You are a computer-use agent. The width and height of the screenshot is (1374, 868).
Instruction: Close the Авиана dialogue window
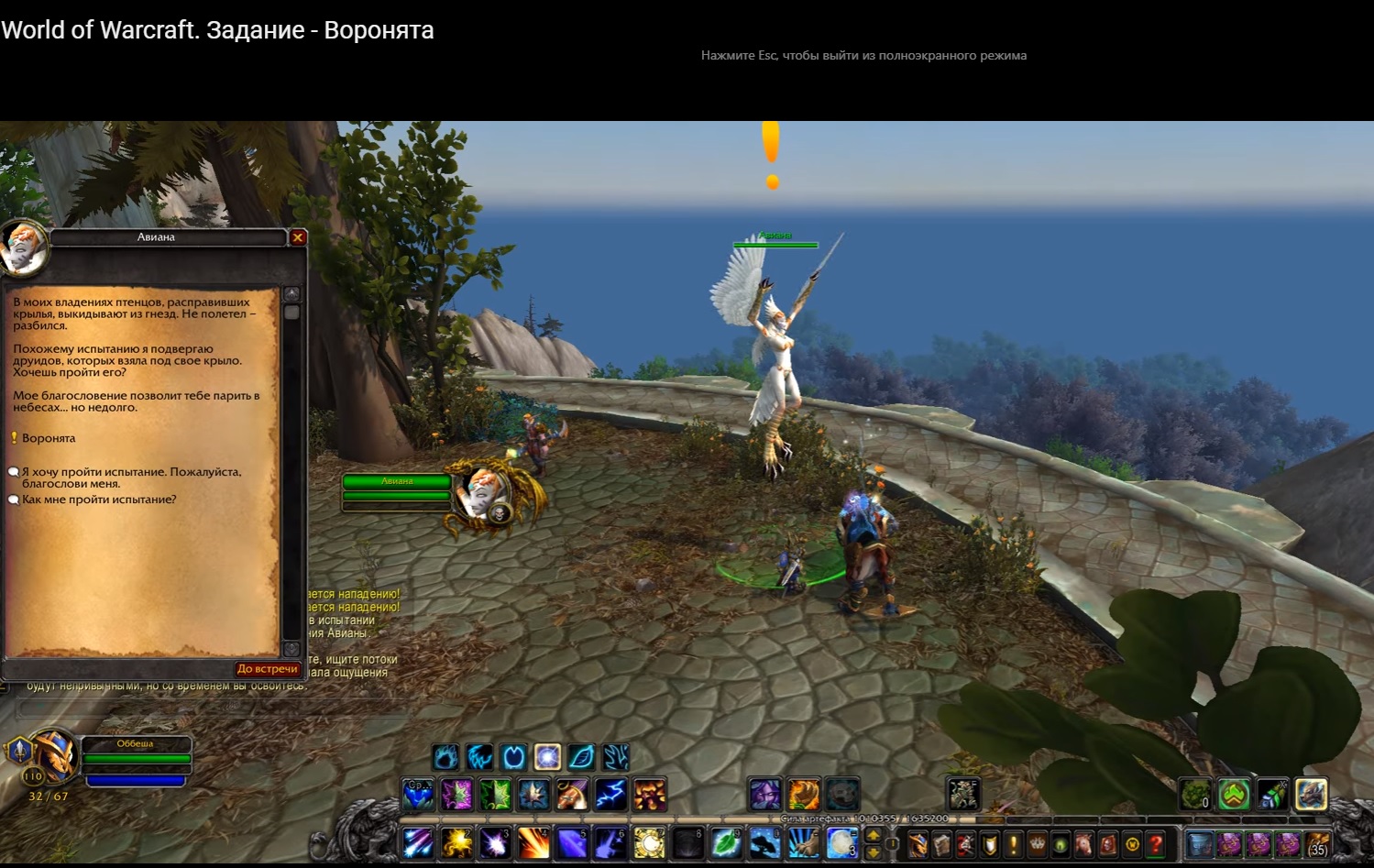(x=298, y=237)
